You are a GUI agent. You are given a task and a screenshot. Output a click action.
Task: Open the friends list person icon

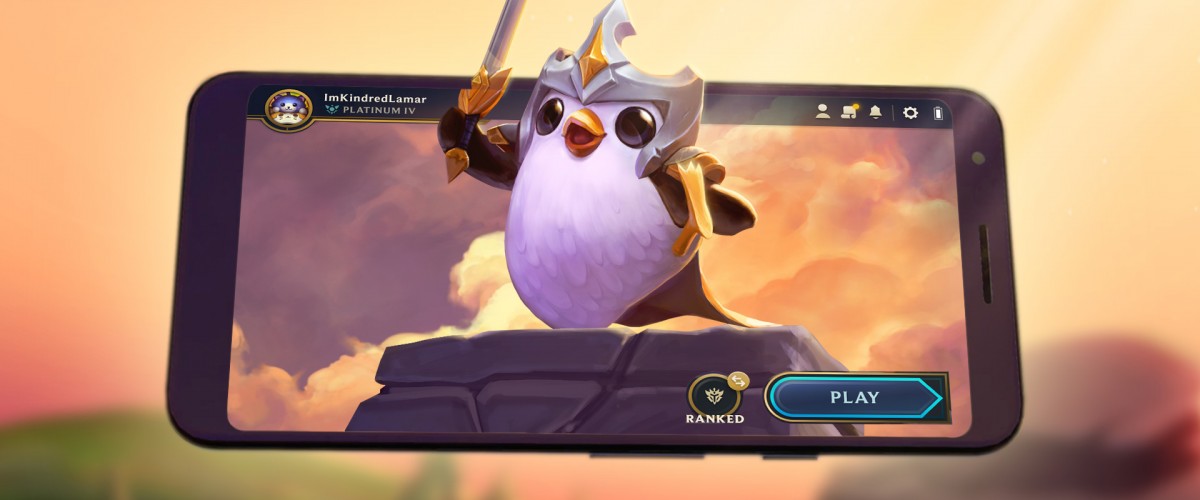click(823, 112)
